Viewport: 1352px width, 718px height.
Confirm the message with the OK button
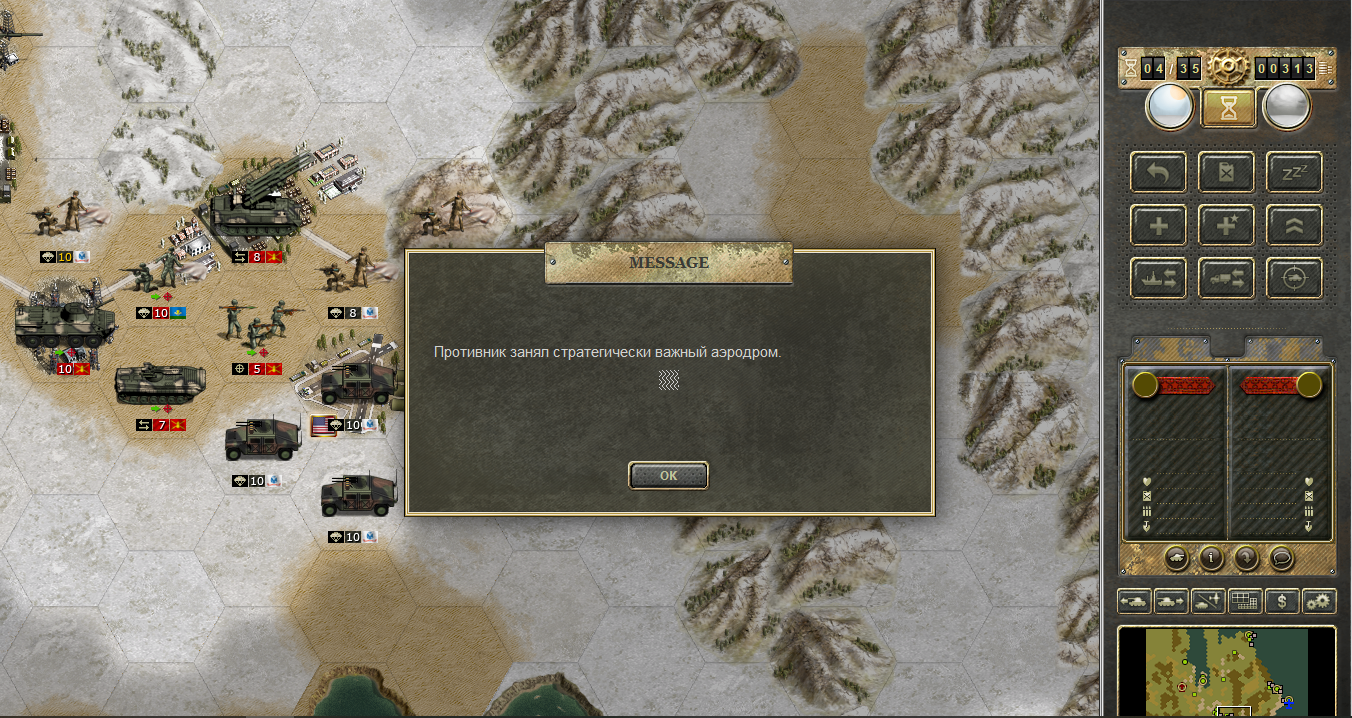coord(668,476)
